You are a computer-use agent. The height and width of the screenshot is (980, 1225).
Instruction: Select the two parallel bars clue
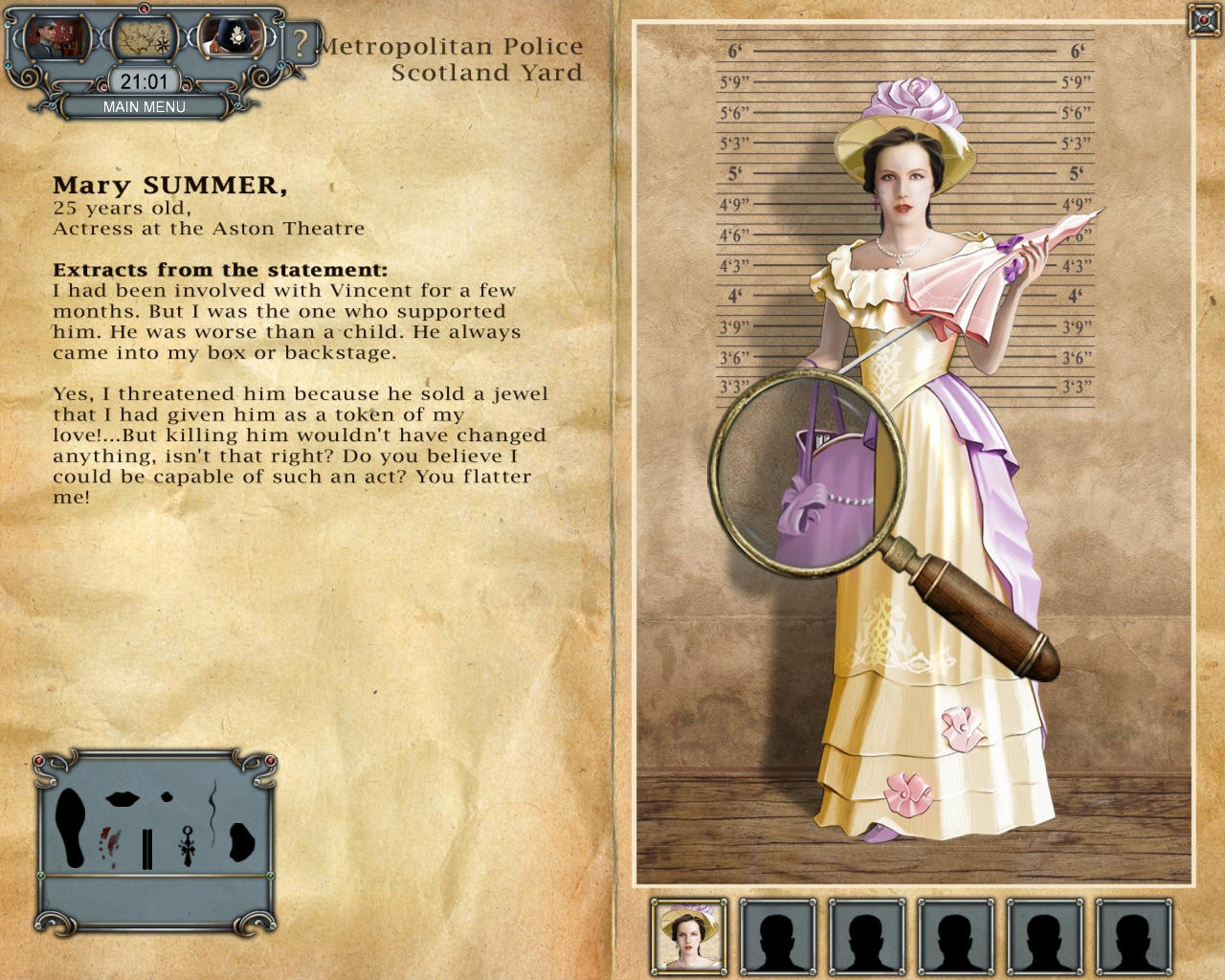pos(146,849)
